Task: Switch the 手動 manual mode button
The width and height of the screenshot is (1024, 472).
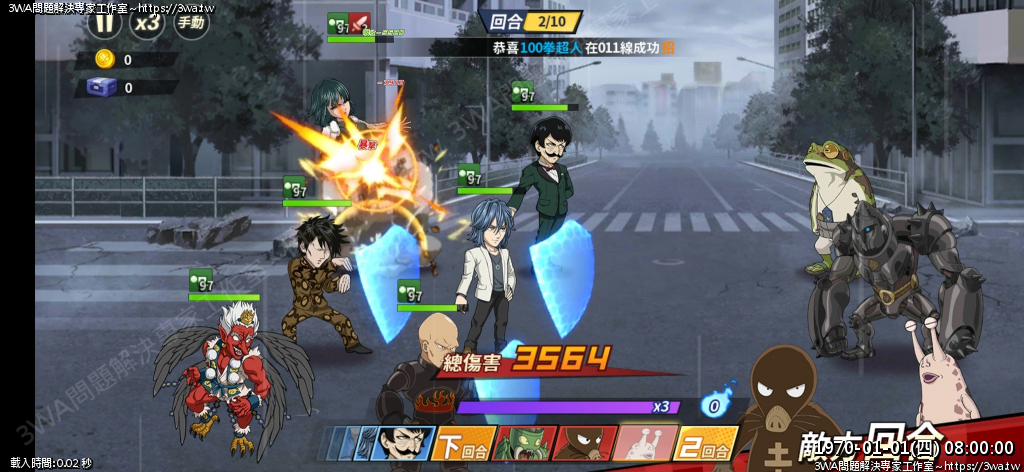Action: [x=191, y=22]
